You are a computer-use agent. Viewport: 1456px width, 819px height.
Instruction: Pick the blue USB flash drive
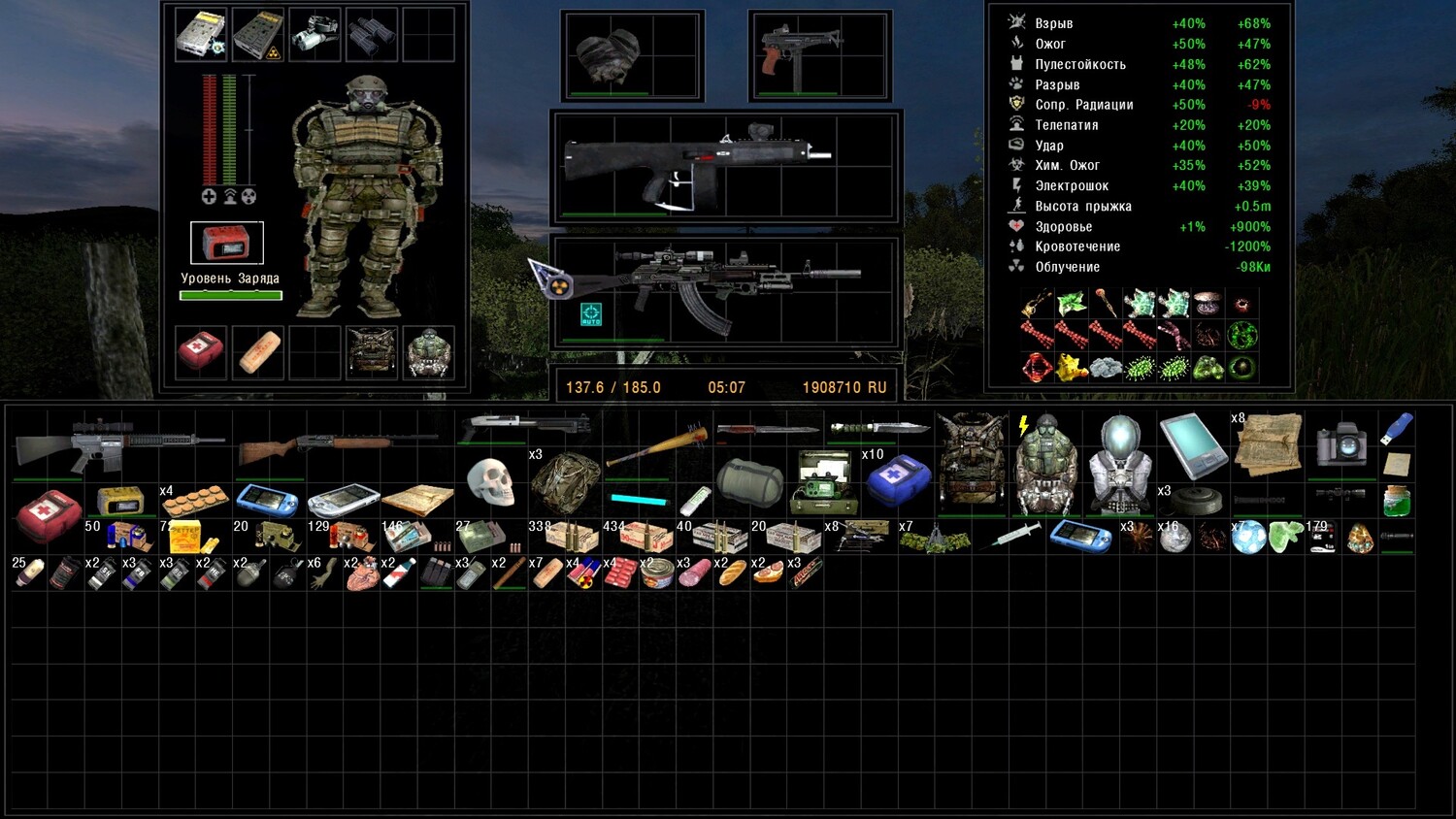click(x=1397, y=428)
